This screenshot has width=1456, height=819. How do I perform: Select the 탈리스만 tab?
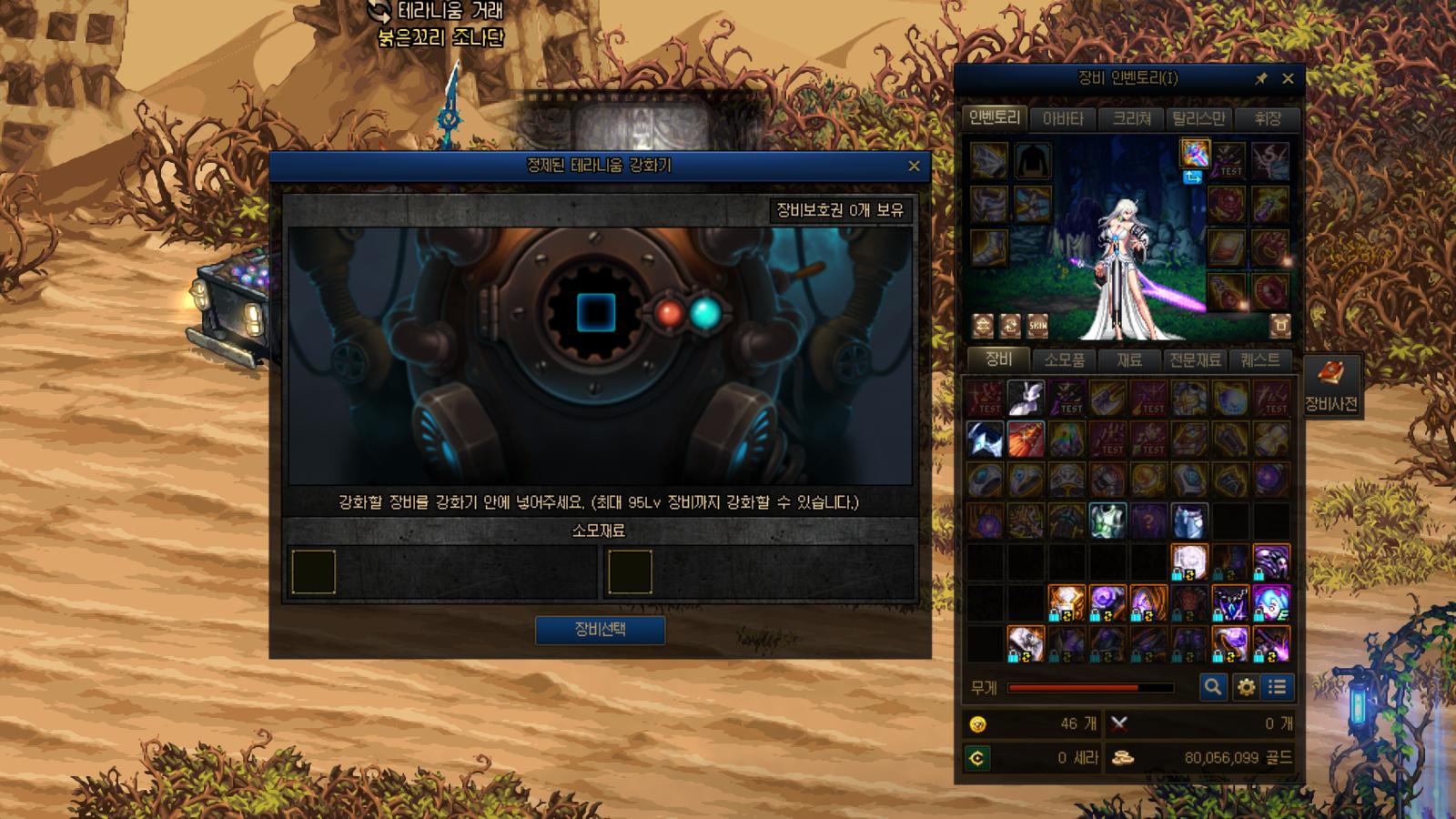pos(1198,118)
